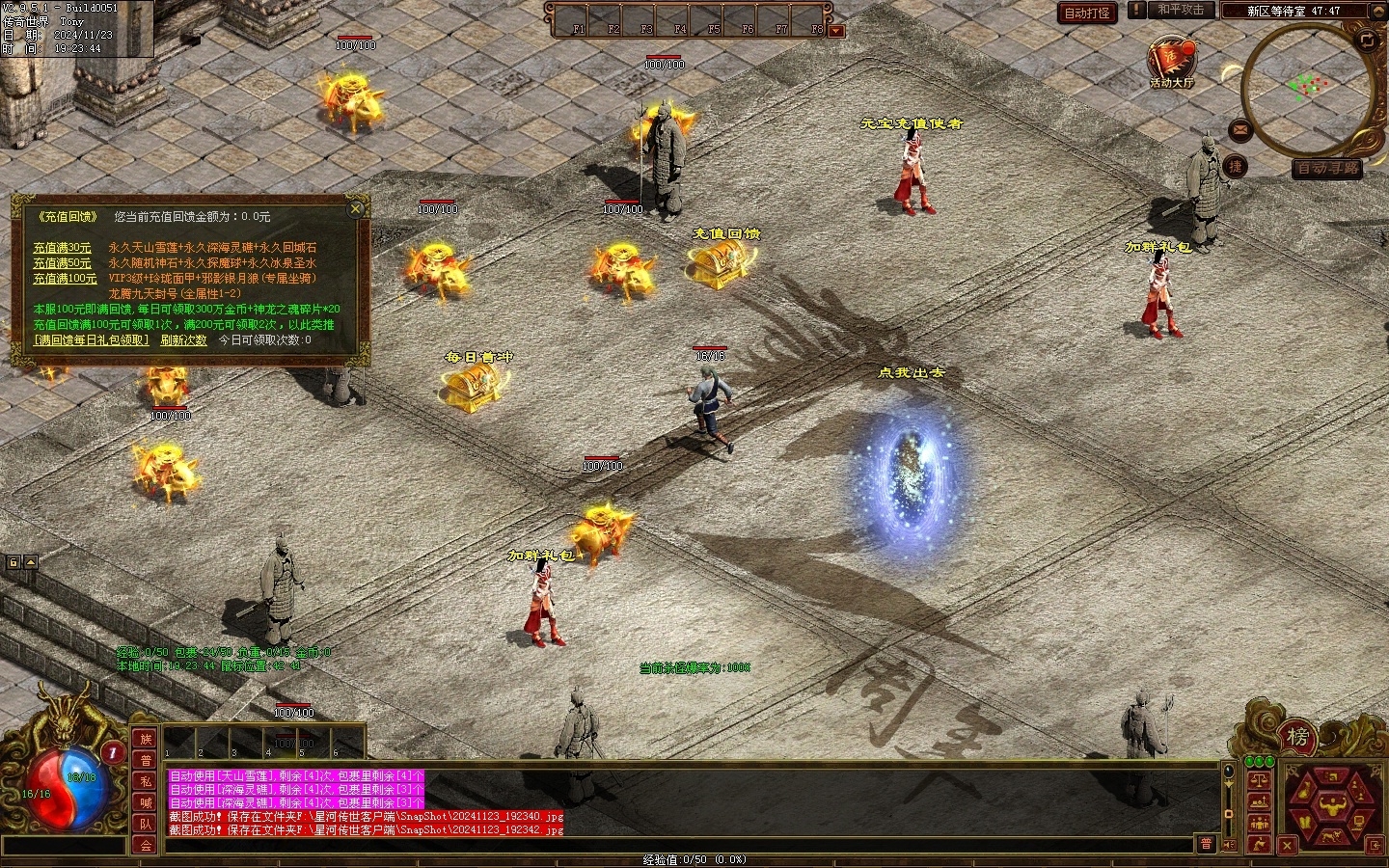Toggle 自动打怪 auto-fight button

pos(1087,13)
